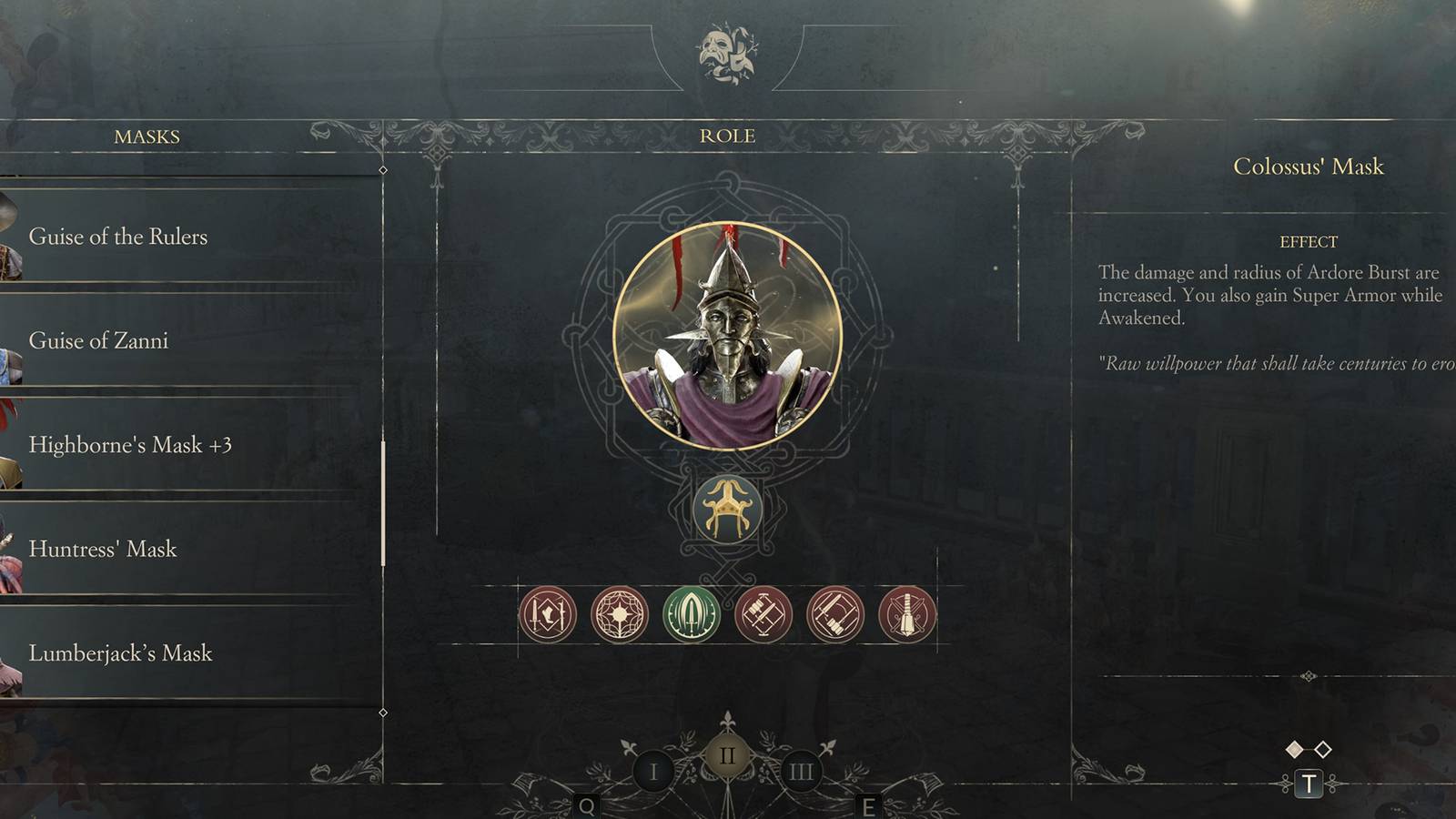Open the Masks panel header

coord(147,136)
